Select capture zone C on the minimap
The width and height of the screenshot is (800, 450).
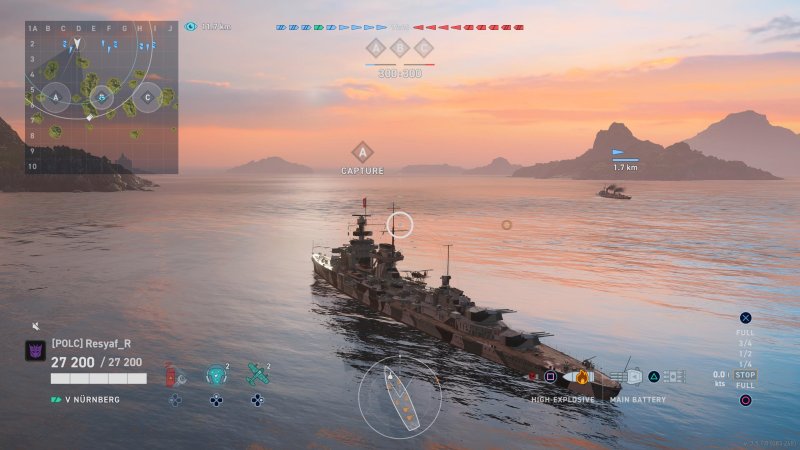coord(148,97)
